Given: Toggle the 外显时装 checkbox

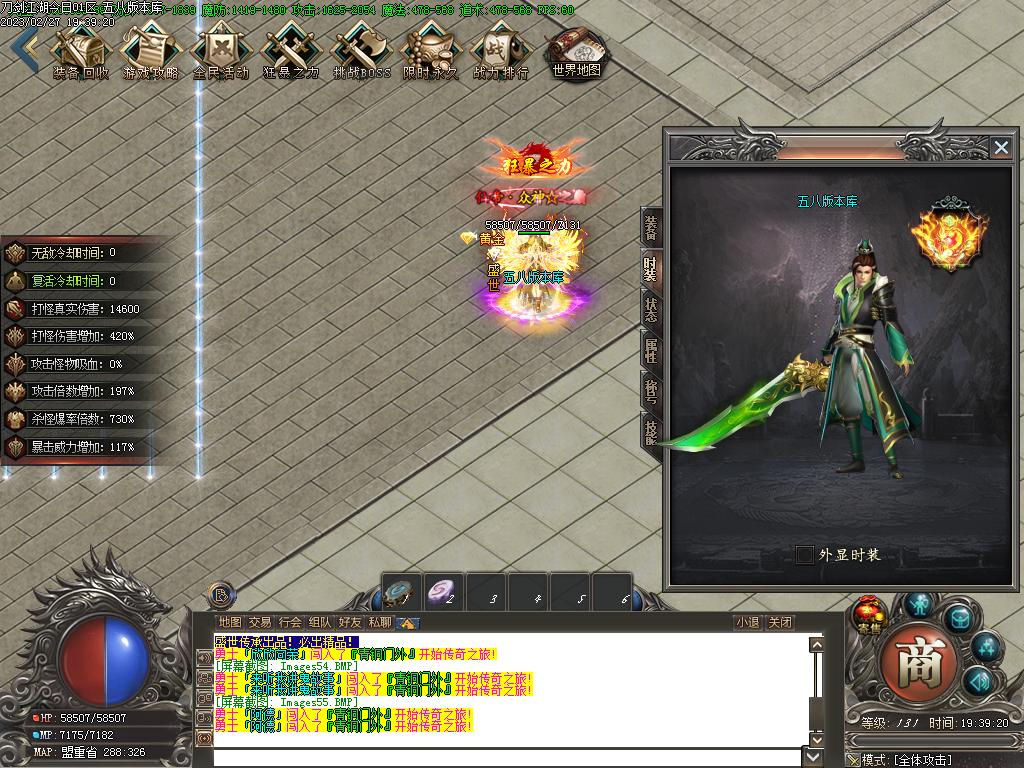Looking at the screenshot, I should [x=805, y=554].
